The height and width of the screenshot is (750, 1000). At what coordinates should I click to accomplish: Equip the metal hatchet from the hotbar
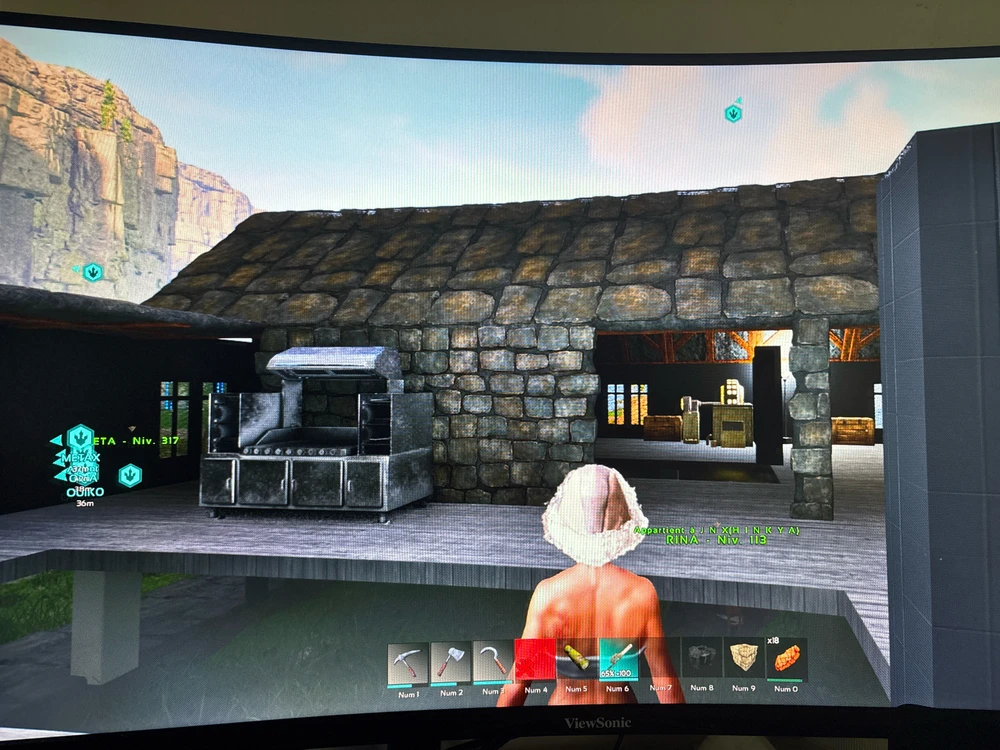click(x=451, y=661)
